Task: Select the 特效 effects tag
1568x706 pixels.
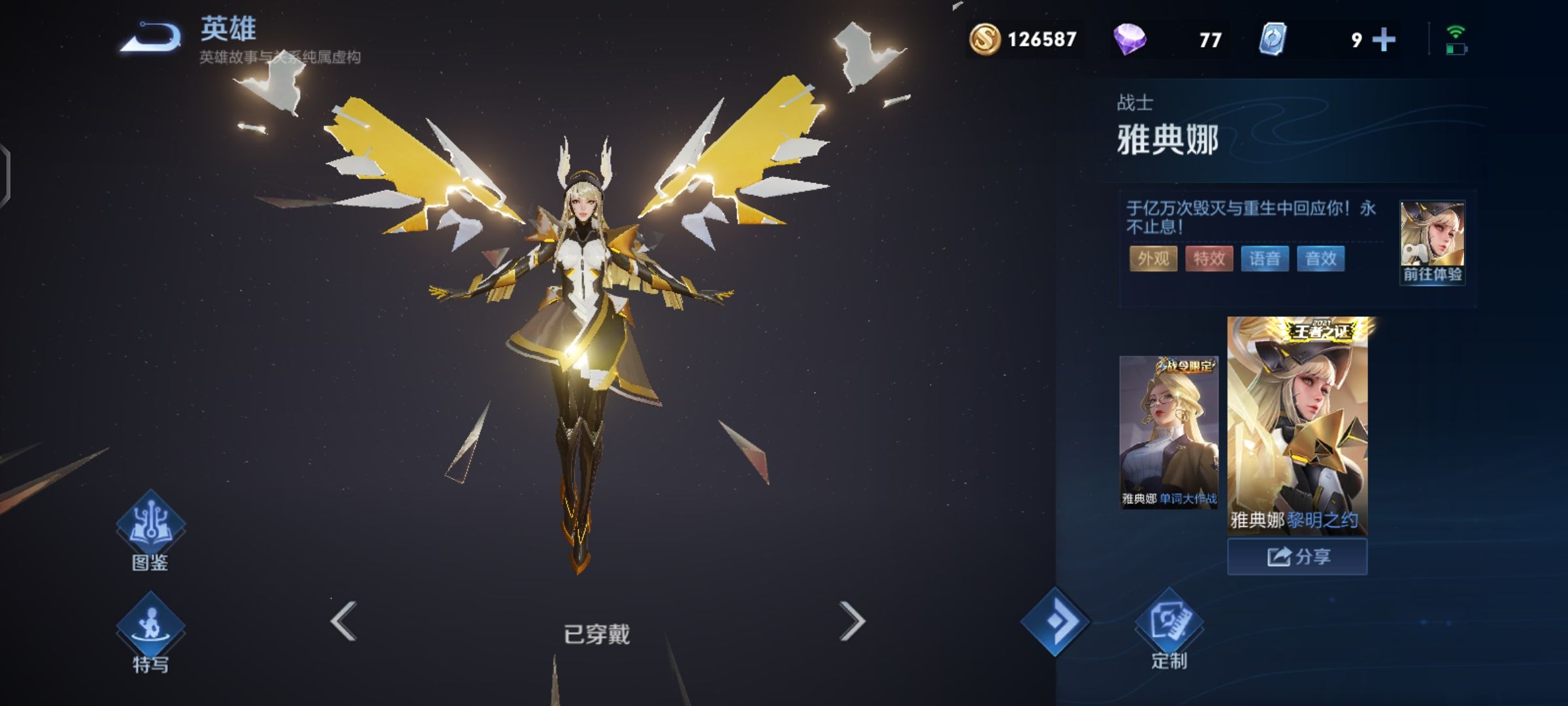Action: click(1209, 259)
